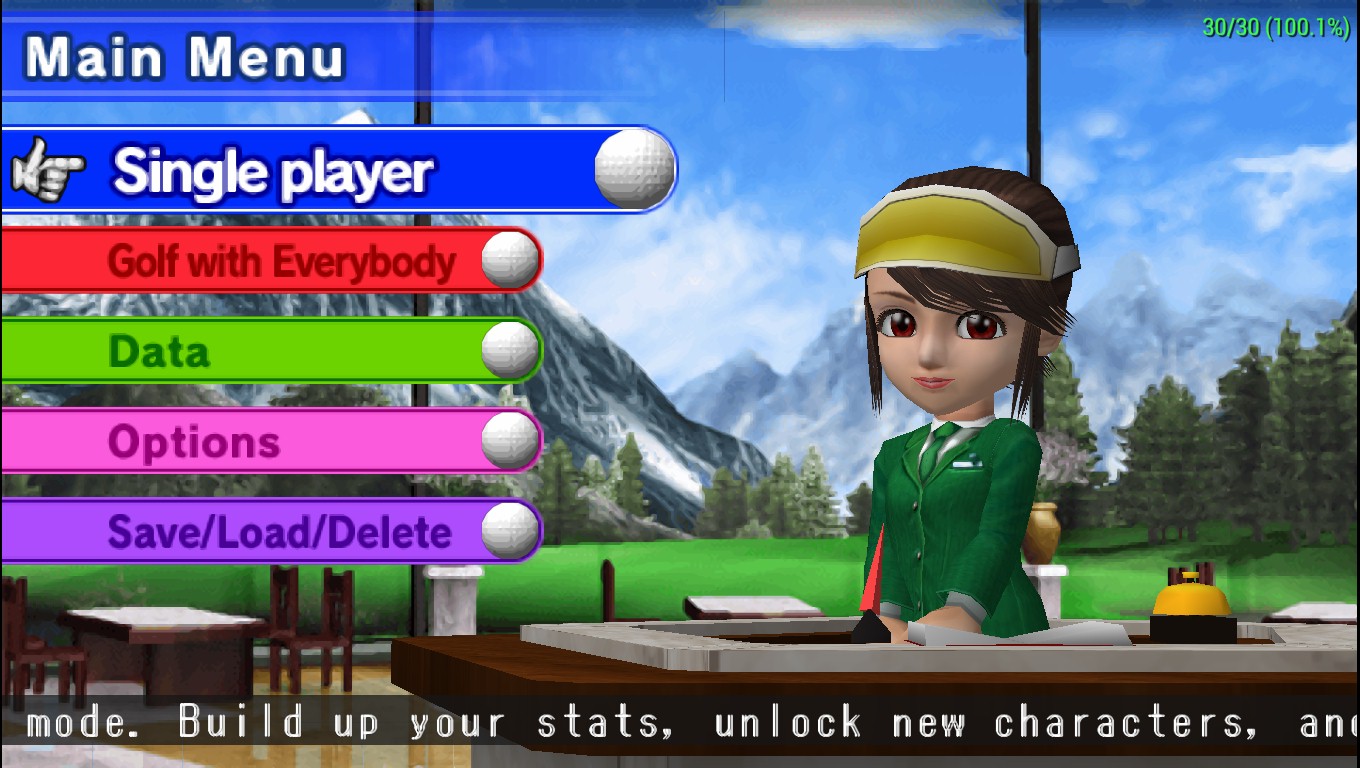
Task: Open Golf with Everybody mode
Action: [x=280, y=261]
